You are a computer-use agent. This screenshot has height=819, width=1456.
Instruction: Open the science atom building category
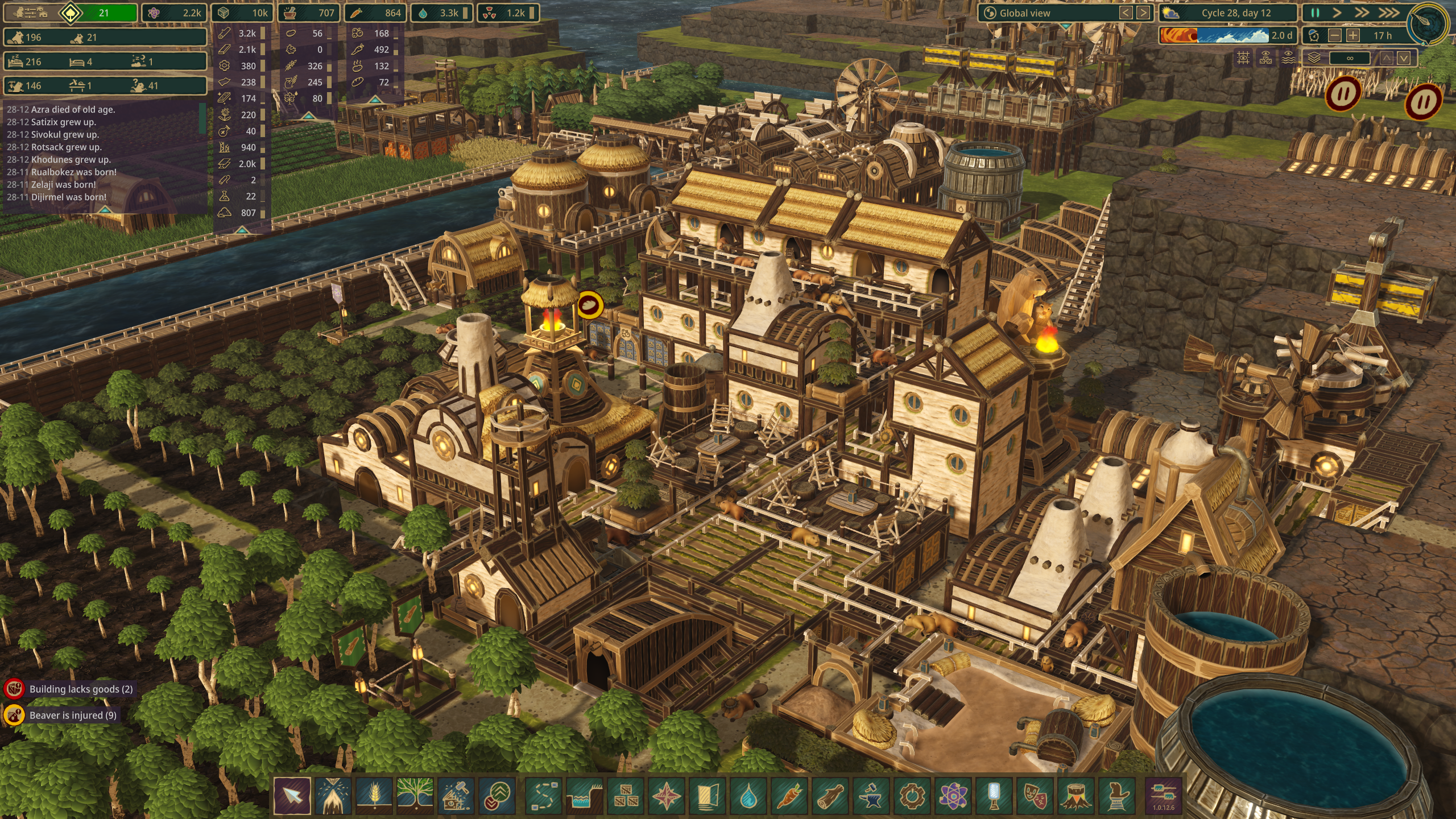click(x=953, y=795)
